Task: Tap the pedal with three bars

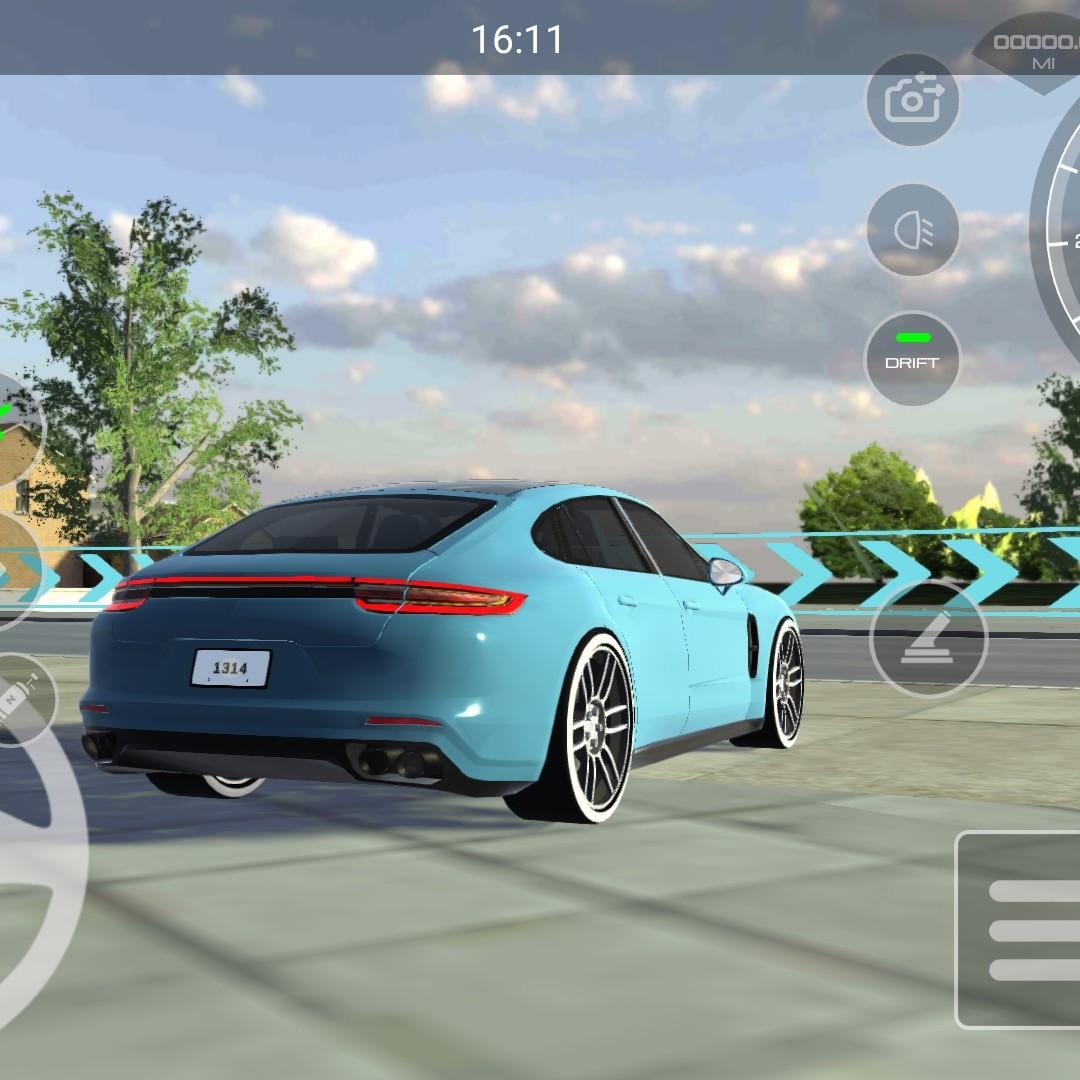Action: point(1020,930)
